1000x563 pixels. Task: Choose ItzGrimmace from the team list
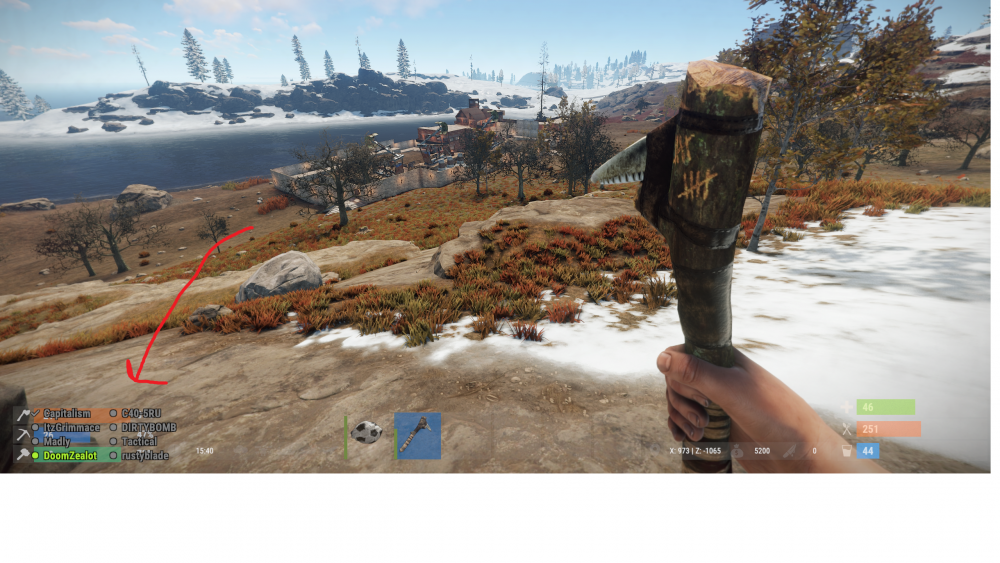[71, 427]
